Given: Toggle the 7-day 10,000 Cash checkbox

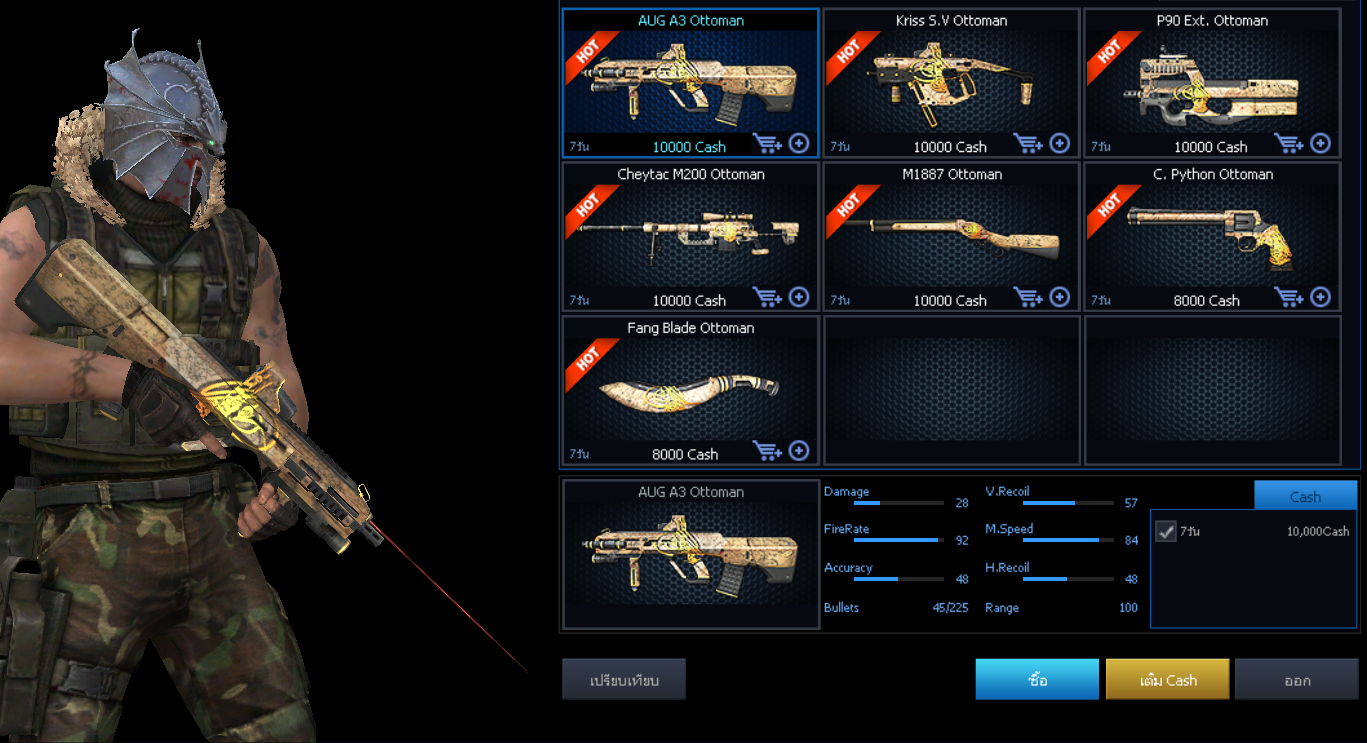Looking at the screenshot, I should pyautogui.click(x=1166, y=531).
